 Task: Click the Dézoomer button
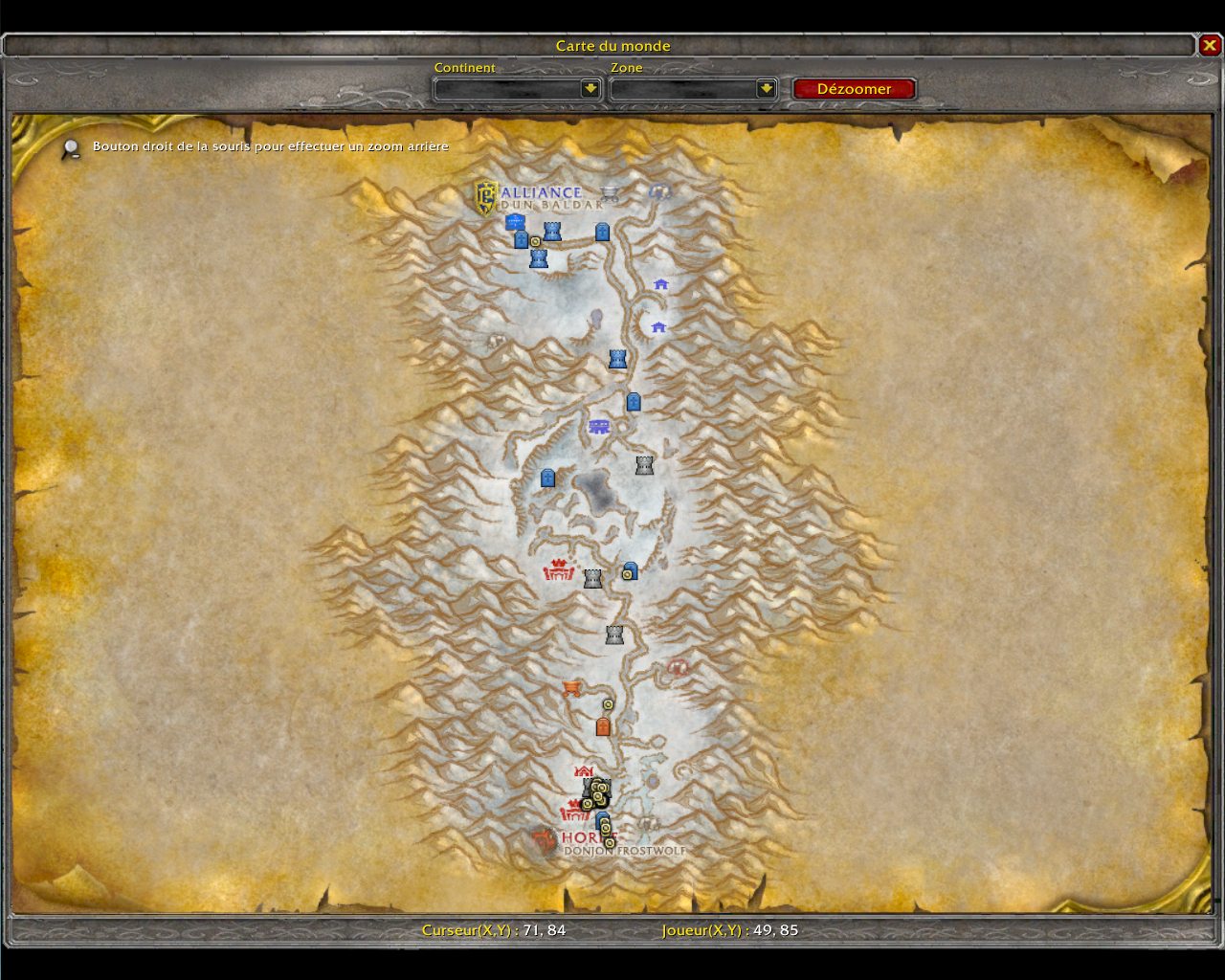pos(854,89)
